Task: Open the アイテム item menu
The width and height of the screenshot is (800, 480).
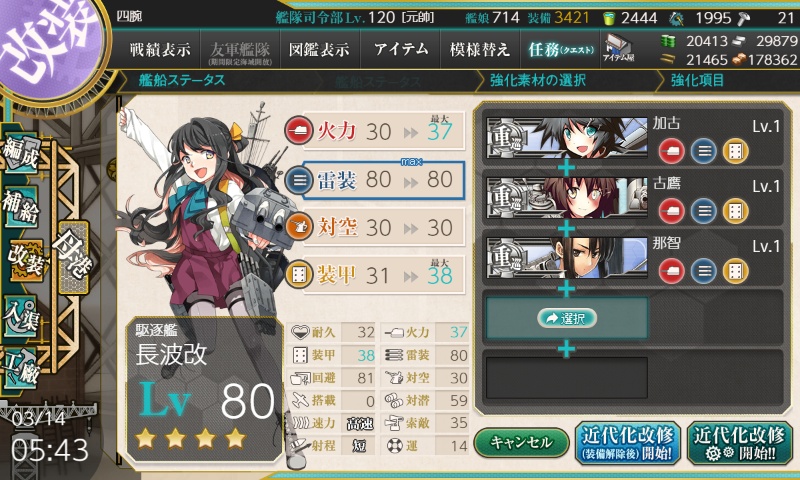Action: tap(400, 49)
